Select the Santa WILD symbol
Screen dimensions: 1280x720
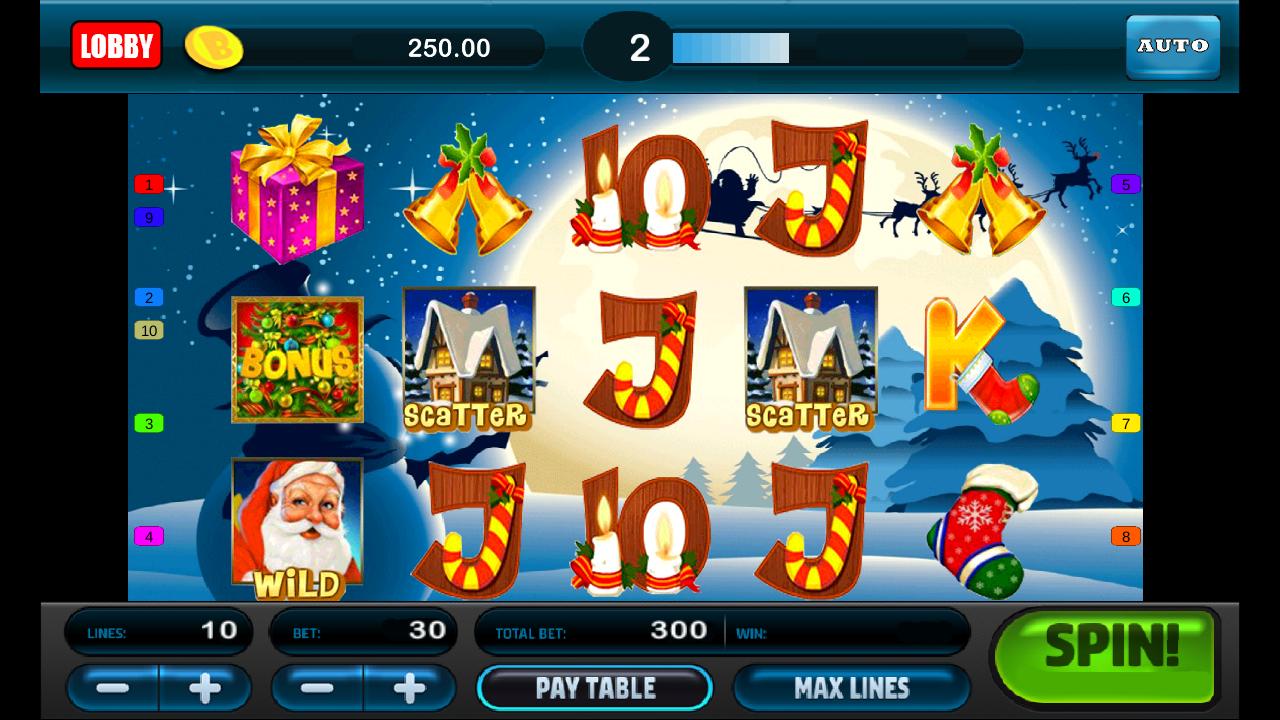click(x=298, y=525)
